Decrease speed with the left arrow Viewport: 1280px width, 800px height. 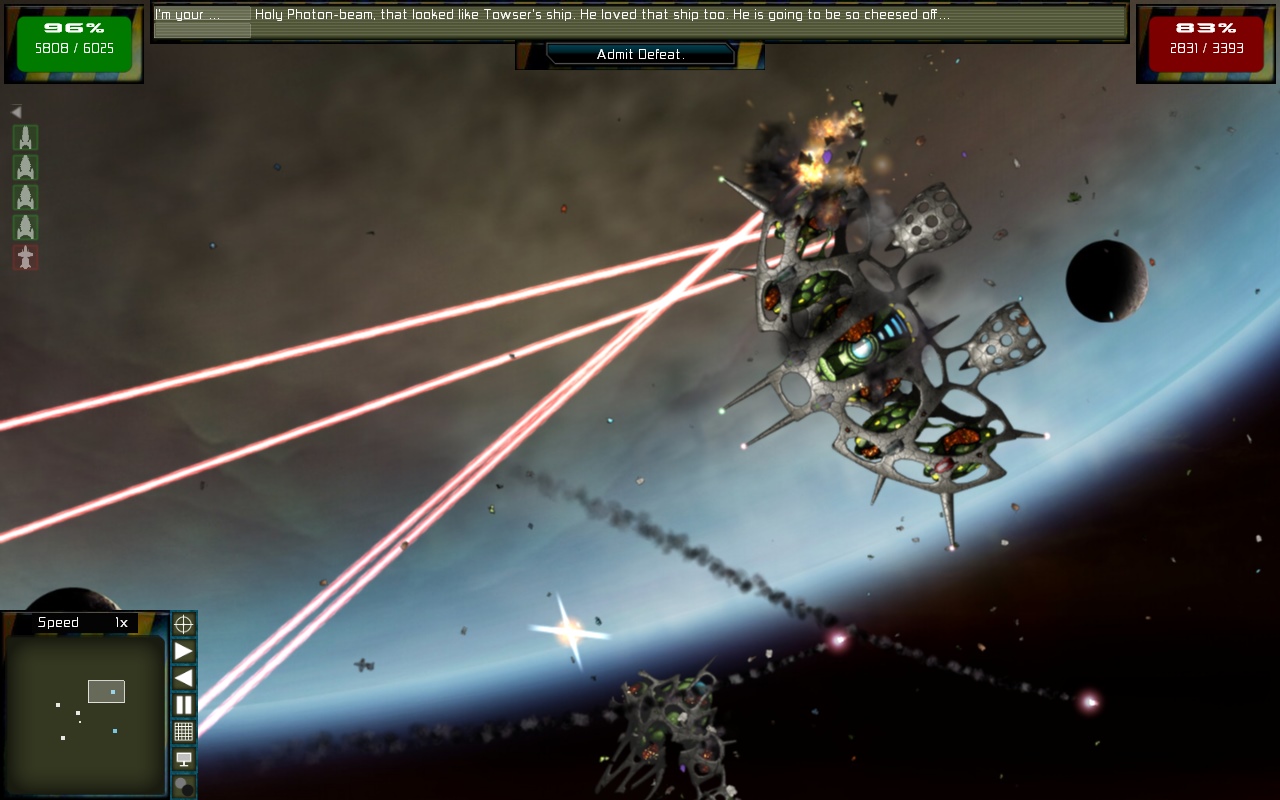point(184,678)
